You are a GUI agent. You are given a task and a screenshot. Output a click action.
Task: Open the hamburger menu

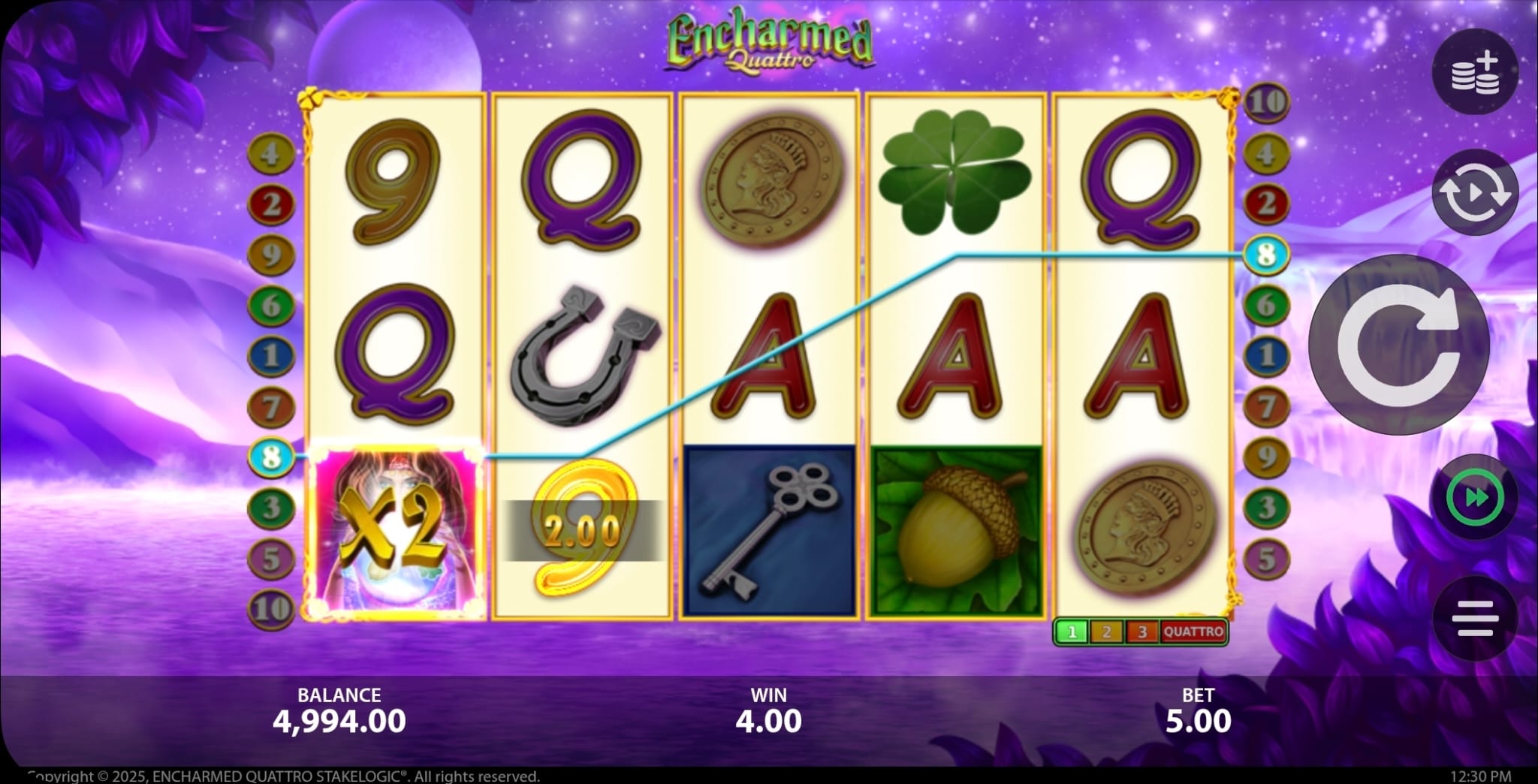(1475, 619)
